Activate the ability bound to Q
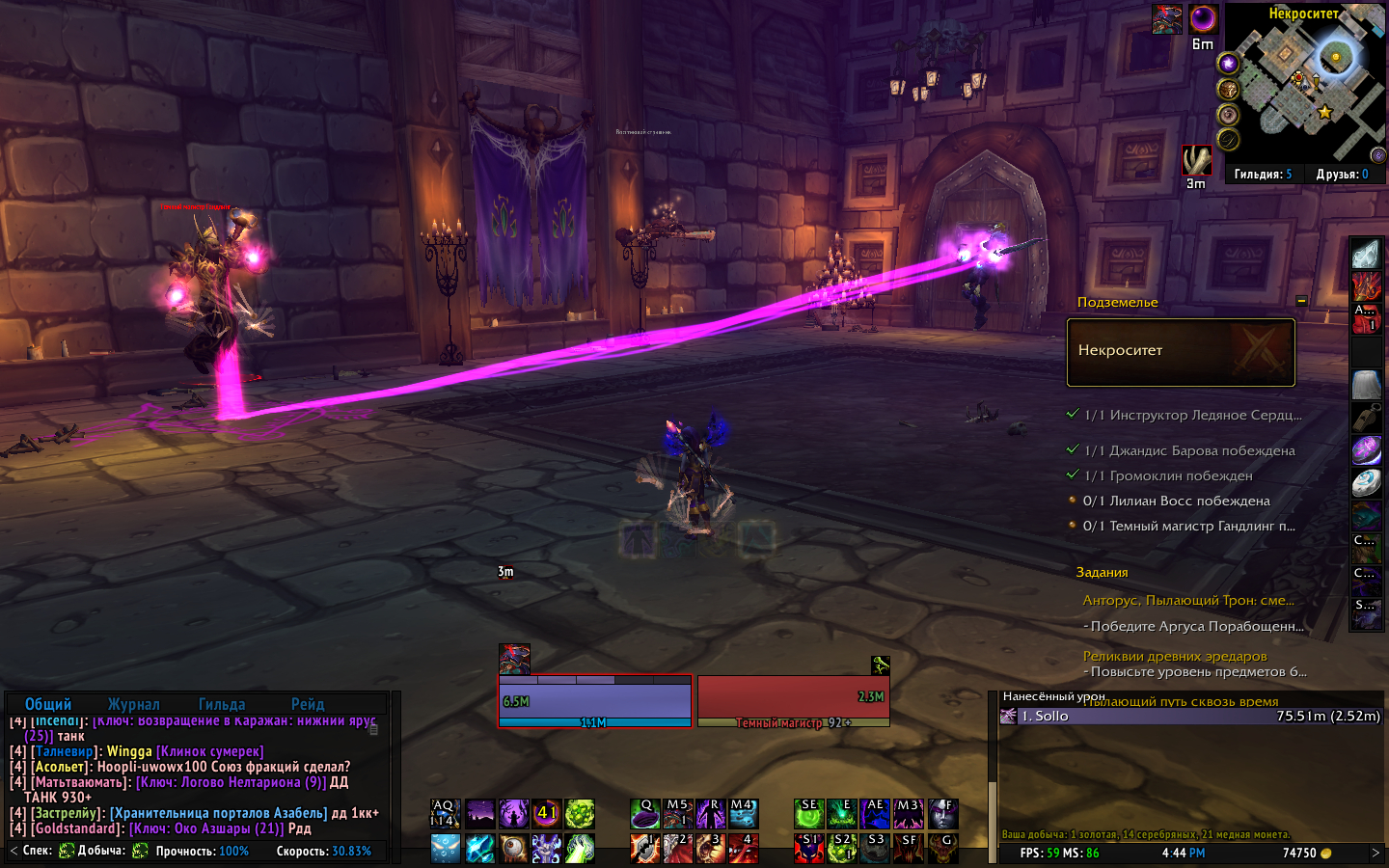The height and width of the screenshot is (868, 1389). click(x=645, y=814)
